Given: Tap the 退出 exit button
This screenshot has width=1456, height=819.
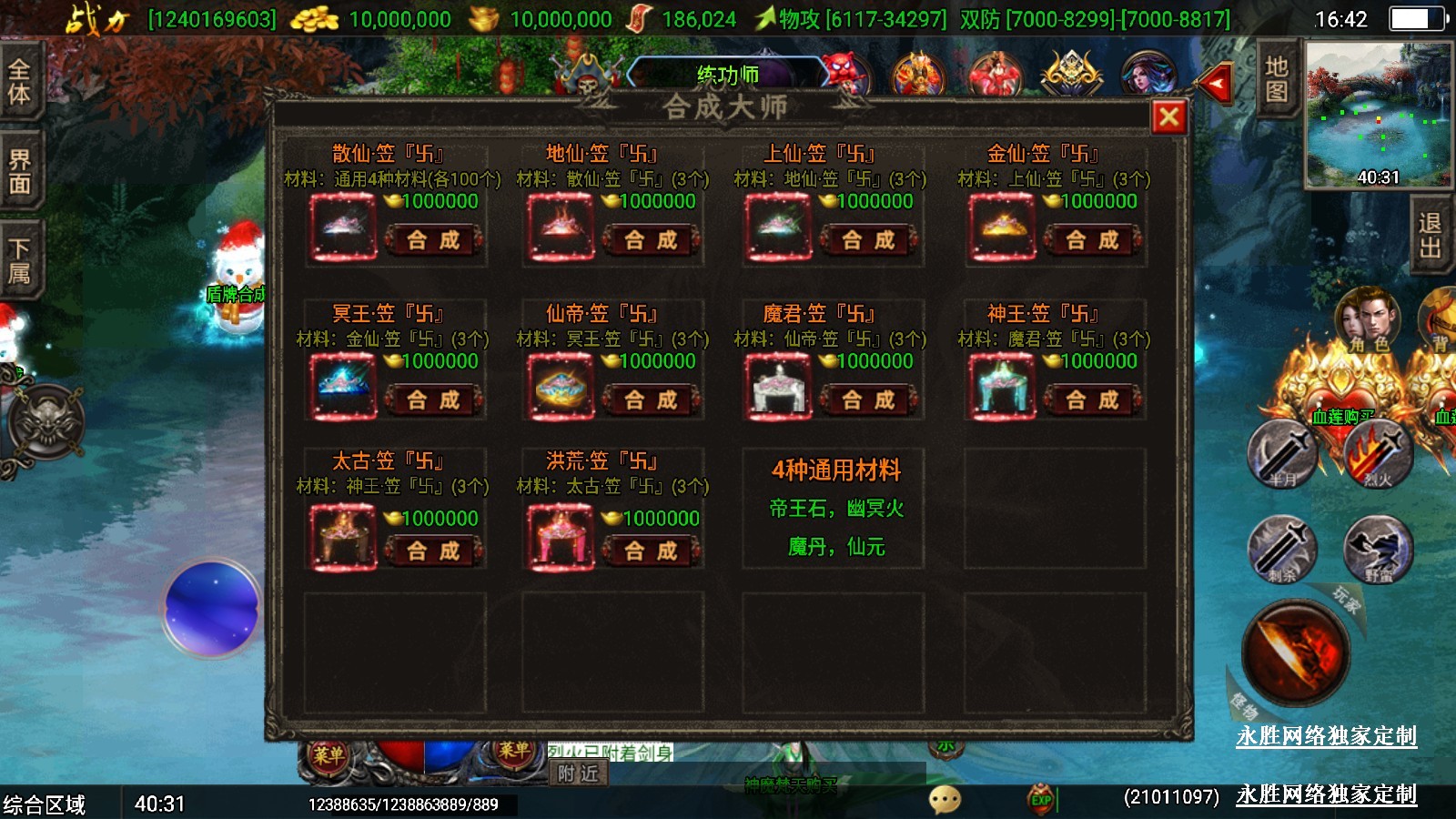Looking at the screenshot, I should (x=1430, y=235).
